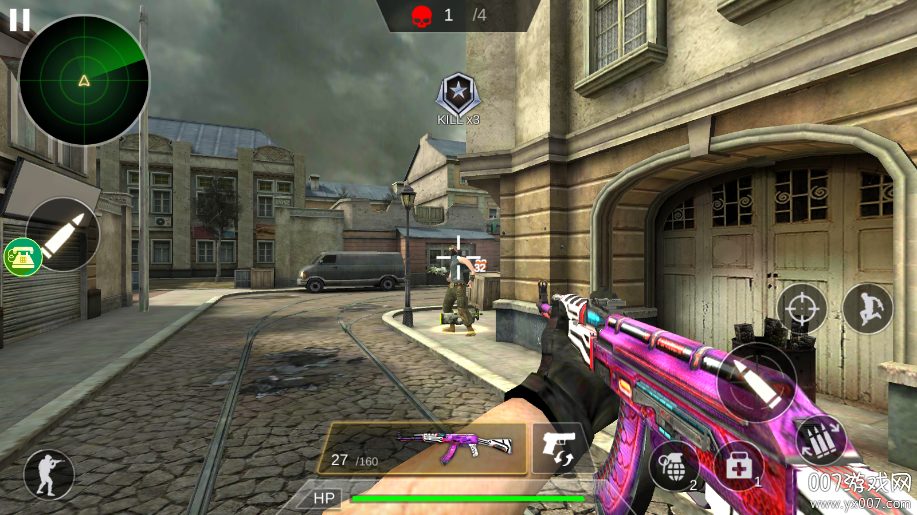Jump using the jumping figure button
Viewport: 917px width, 515px height.
867,308
